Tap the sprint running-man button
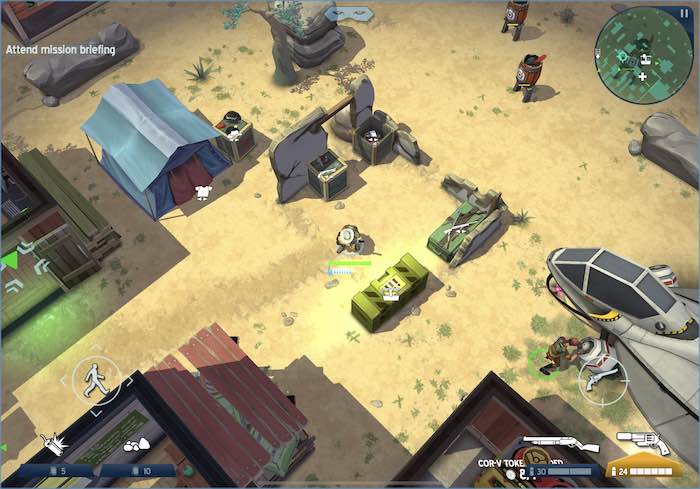 96,380
